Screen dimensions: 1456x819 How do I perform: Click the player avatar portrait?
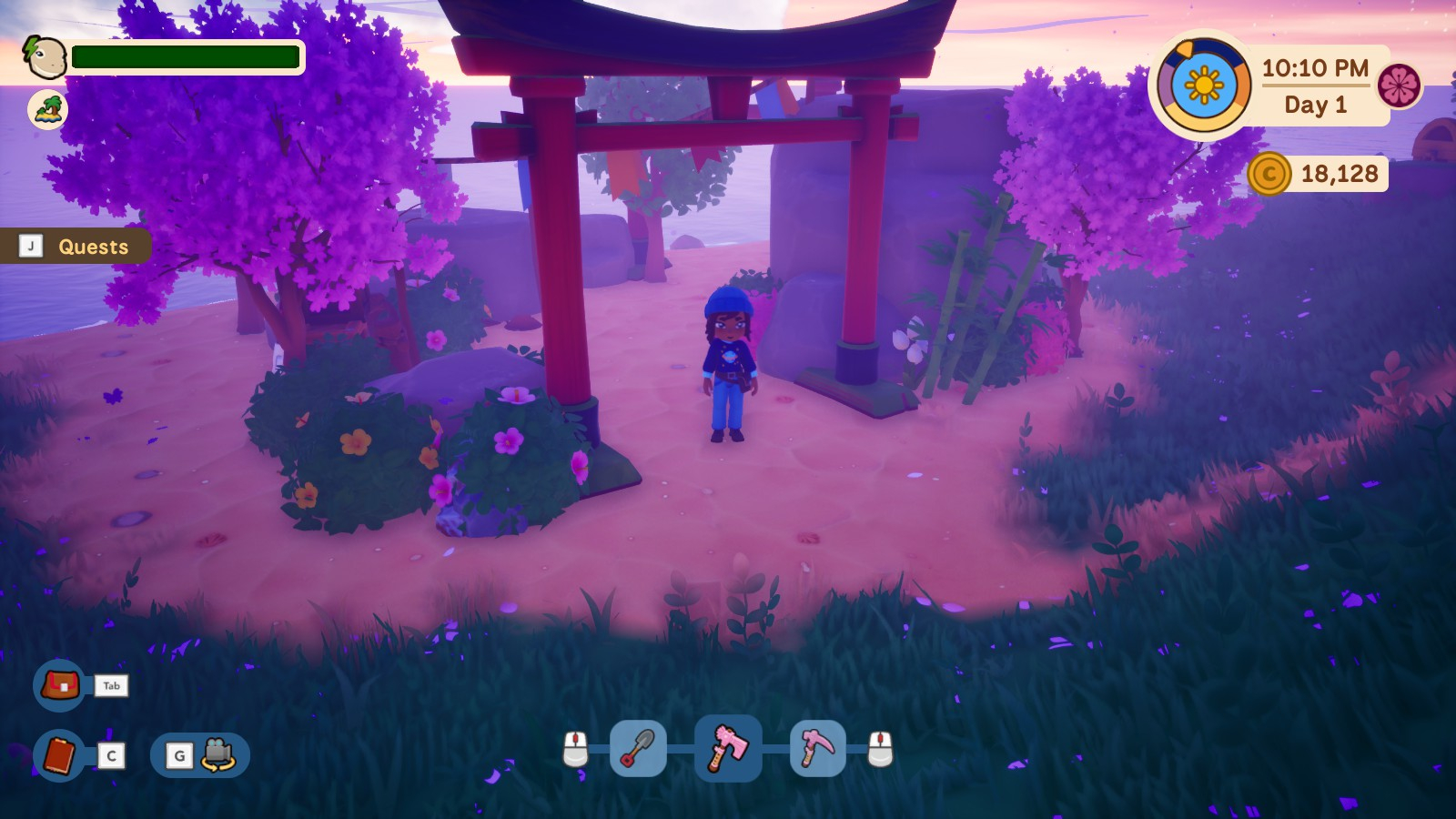click(44, 57)
